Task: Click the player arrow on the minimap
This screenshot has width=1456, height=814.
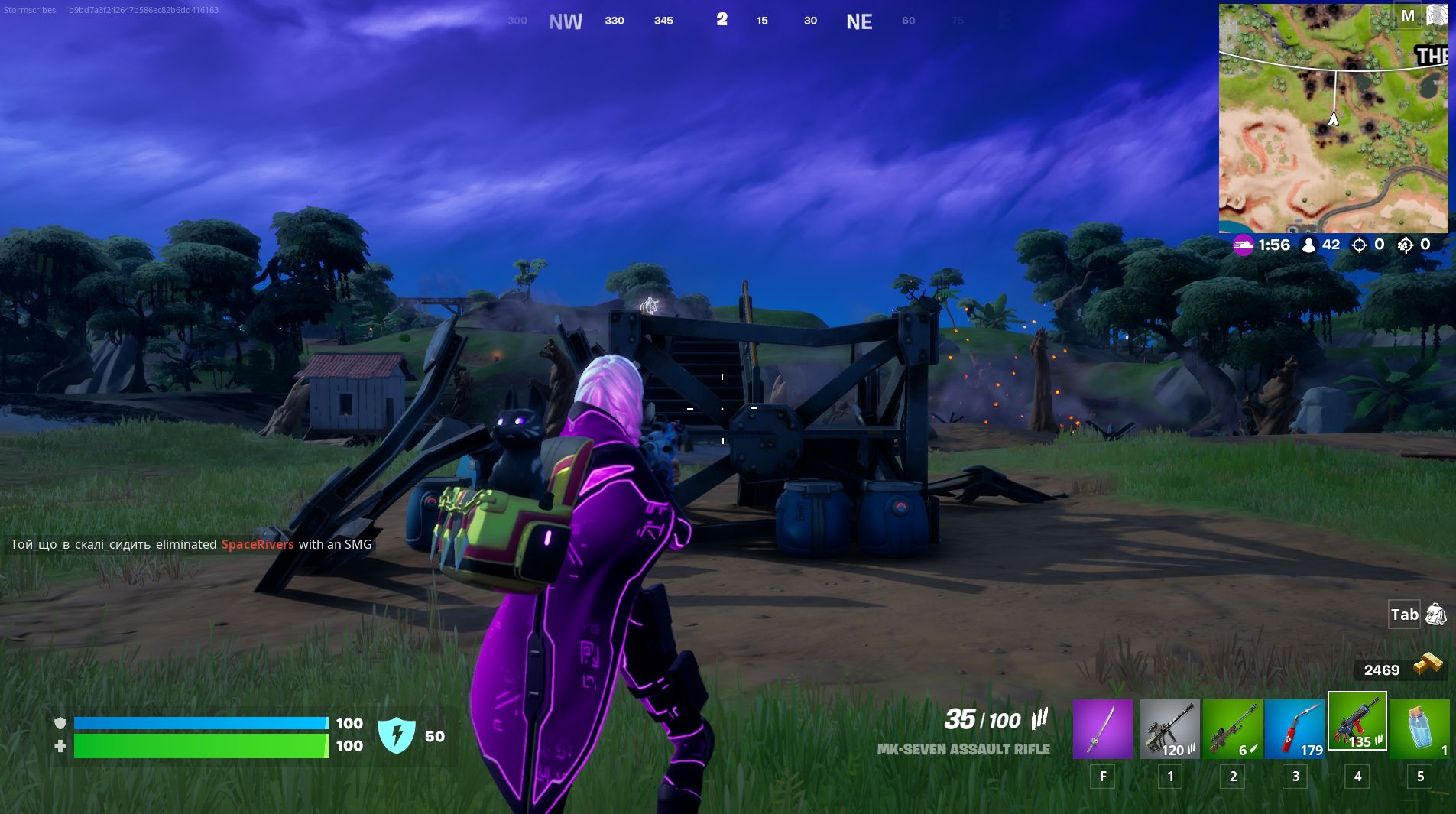Action: (x=1333, y=119)
